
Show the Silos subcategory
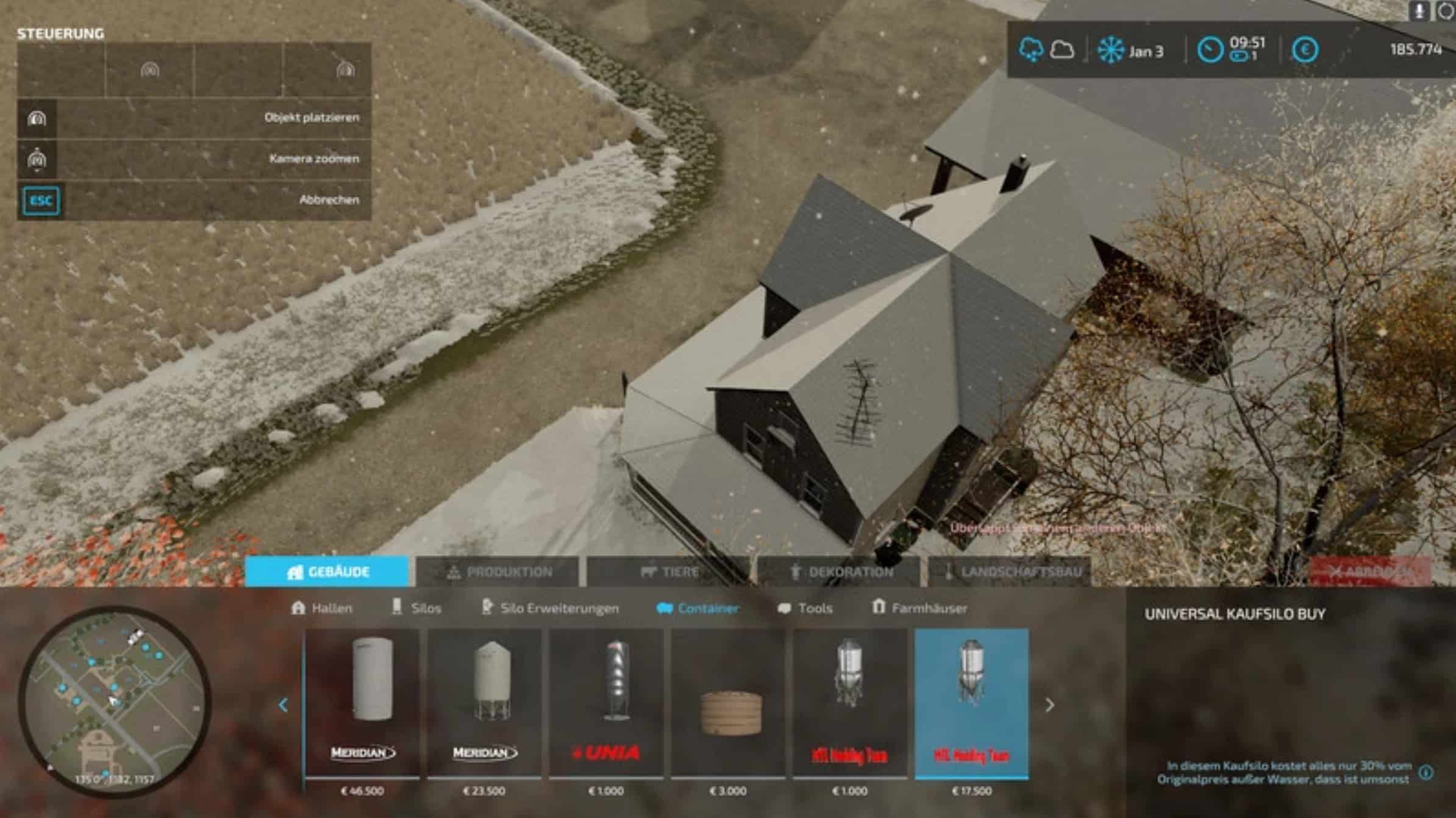[416, 608]
